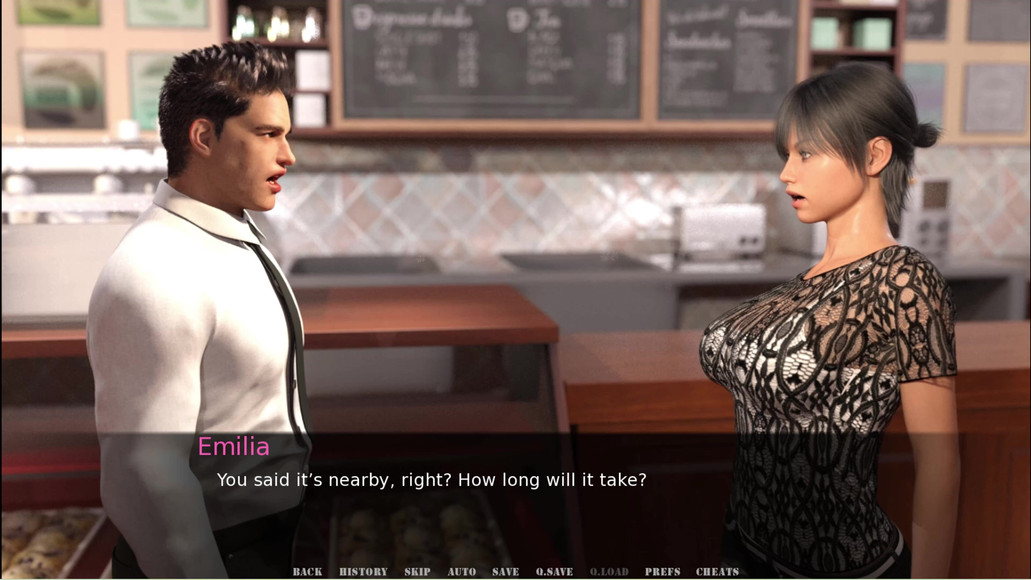Activate Skip to fast-forward dialogue
The height and width of the screenshot is (580, 1031).
click(x=417, y=572)
